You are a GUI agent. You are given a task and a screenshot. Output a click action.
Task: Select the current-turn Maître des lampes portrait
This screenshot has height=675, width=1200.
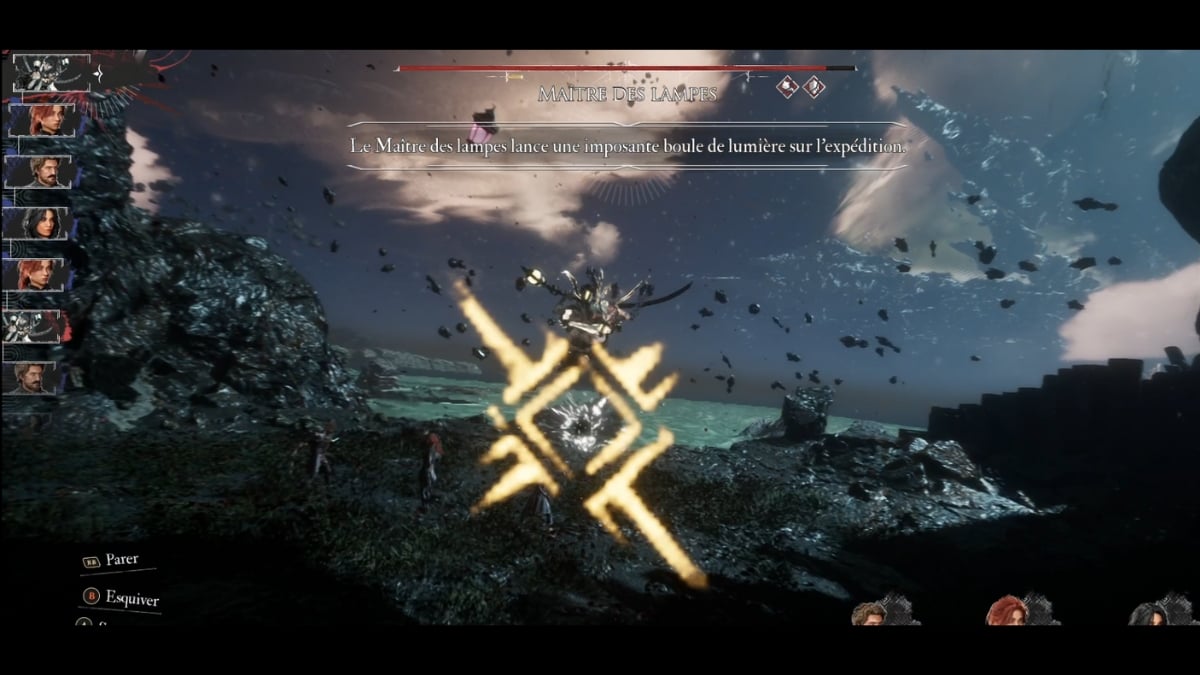51,74
